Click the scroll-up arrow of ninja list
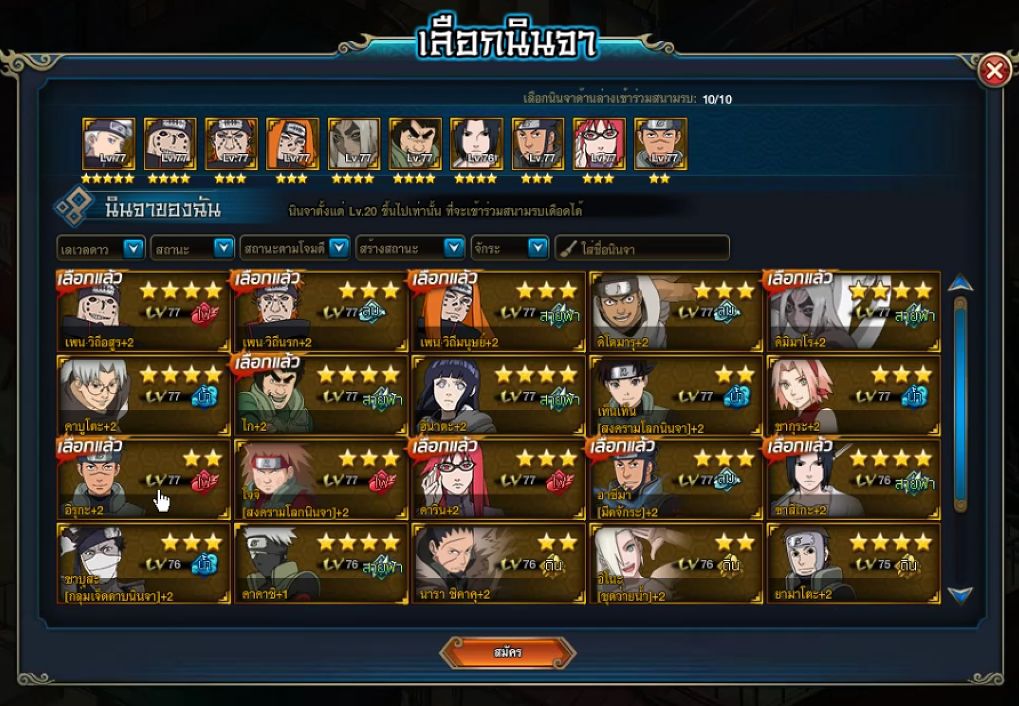 click(x=960, y=283)
